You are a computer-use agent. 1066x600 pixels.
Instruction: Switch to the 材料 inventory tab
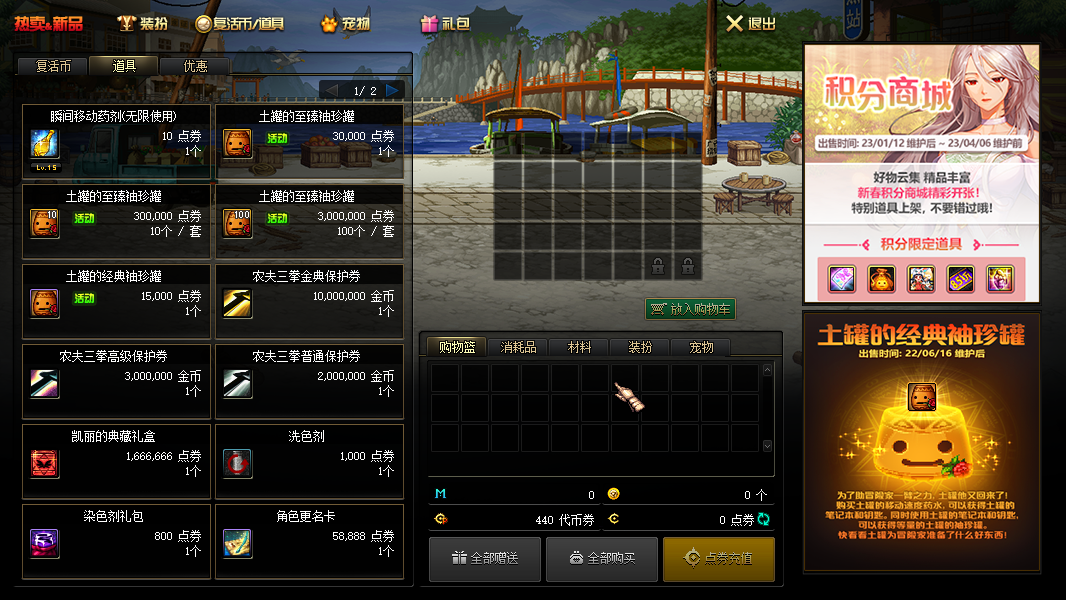(x=579, y=347)
